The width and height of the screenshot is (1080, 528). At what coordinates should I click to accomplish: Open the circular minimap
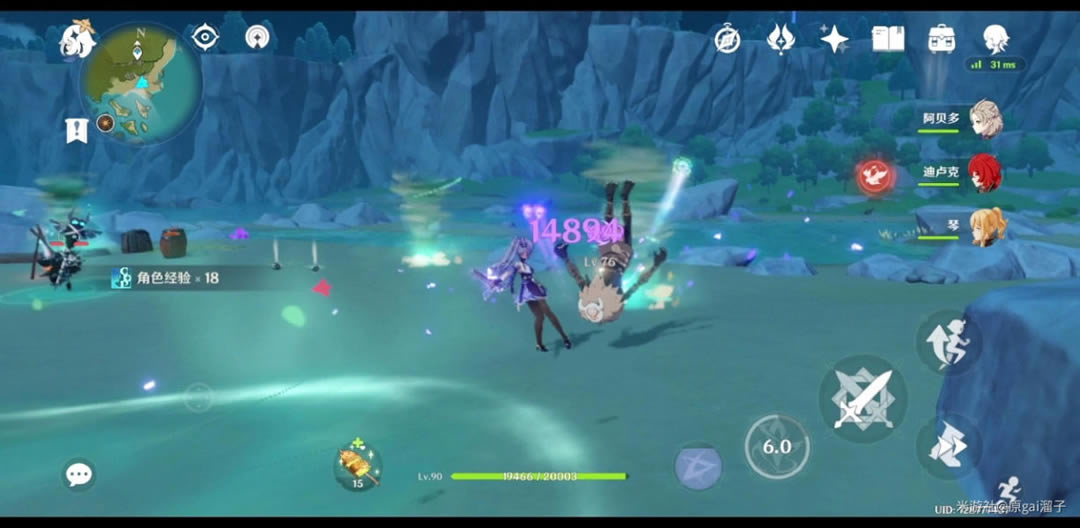(x=141, y=84)
